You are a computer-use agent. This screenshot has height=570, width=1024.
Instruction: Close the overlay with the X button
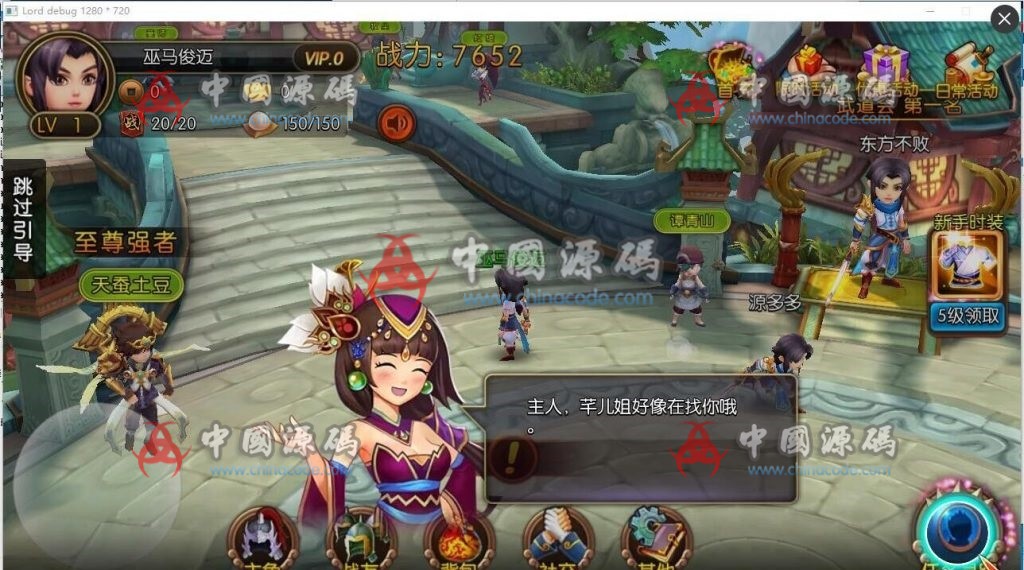[1004, 19]
